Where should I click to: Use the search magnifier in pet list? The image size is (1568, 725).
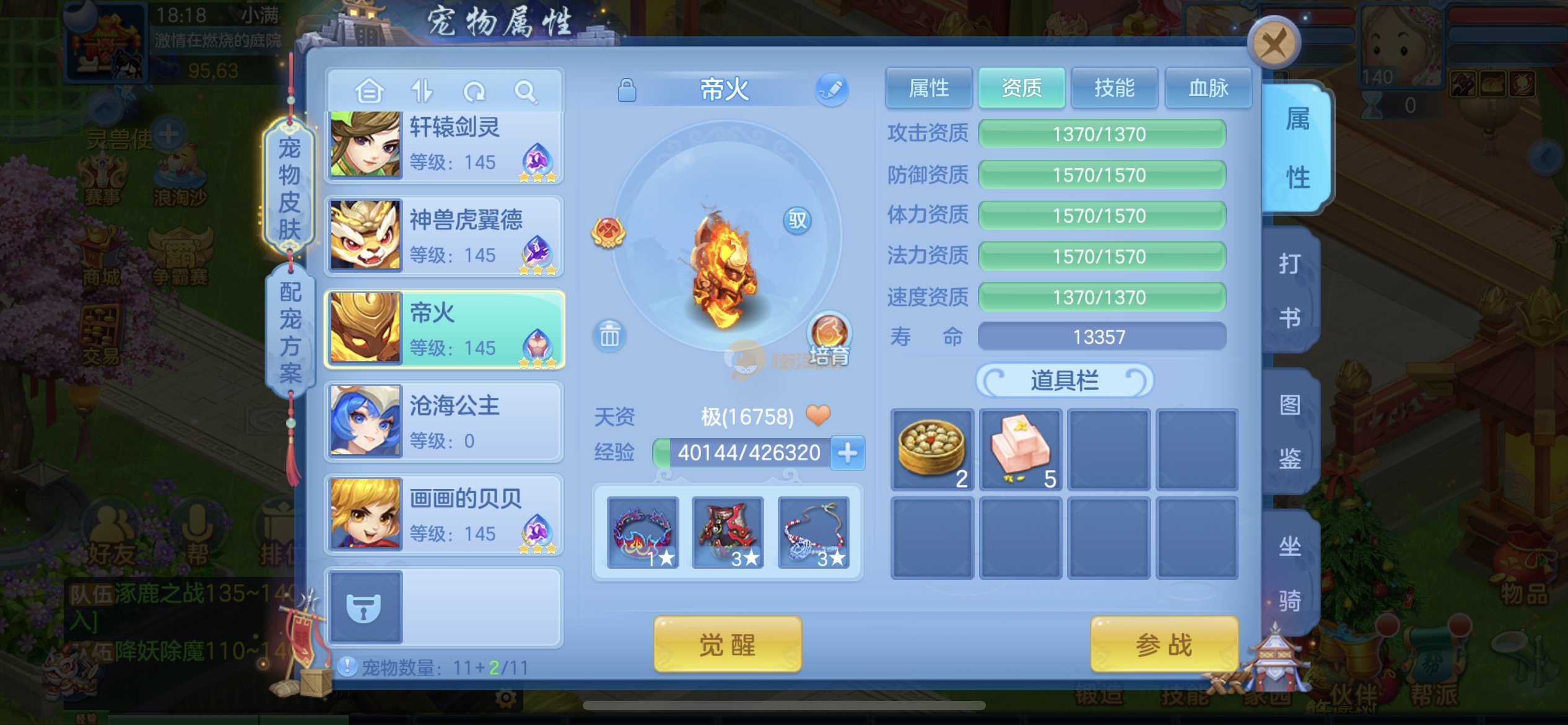tap(526, 92)
